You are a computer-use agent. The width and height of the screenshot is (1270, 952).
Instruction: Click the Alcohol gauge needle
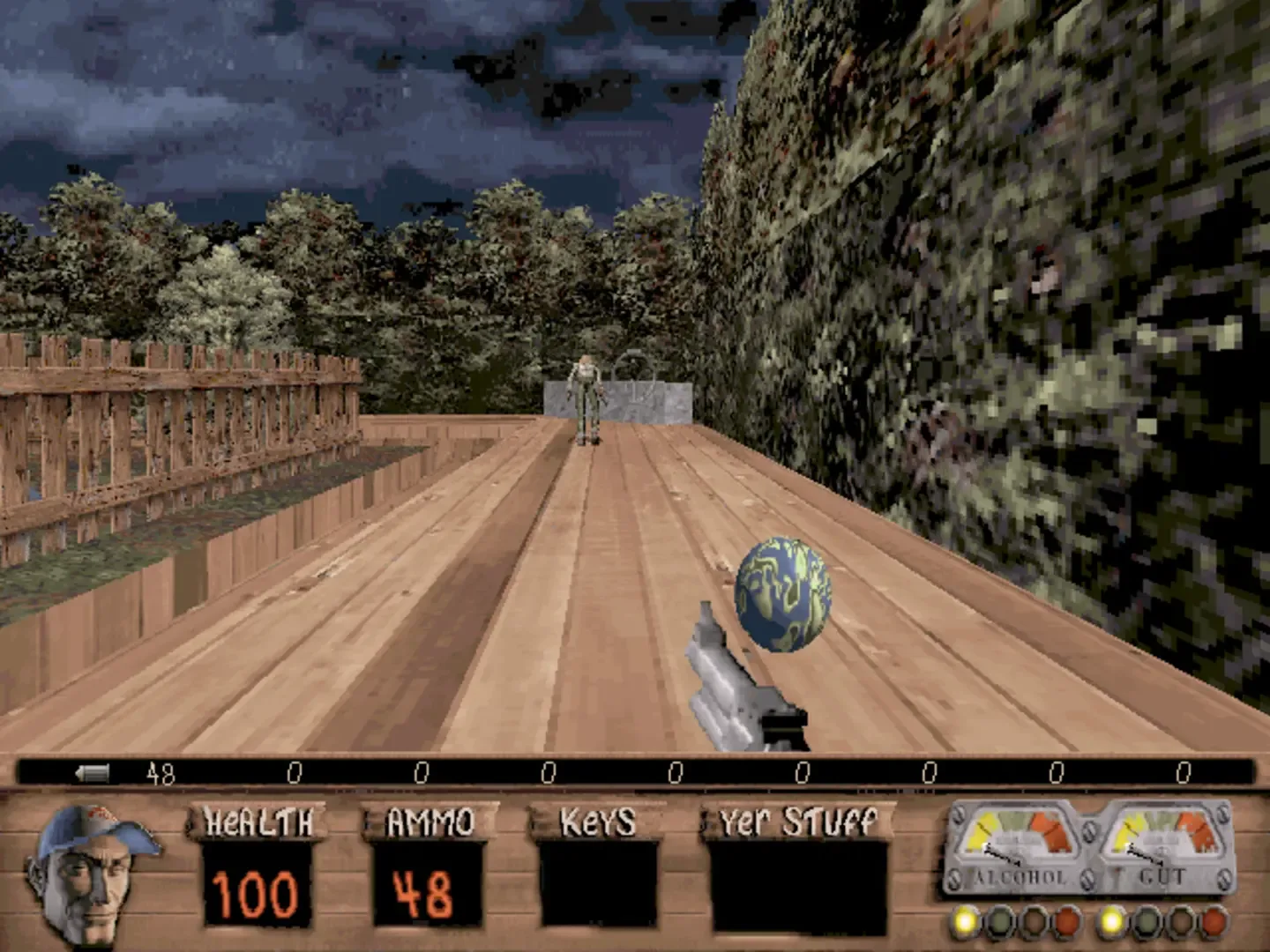tap(1001, 853)
